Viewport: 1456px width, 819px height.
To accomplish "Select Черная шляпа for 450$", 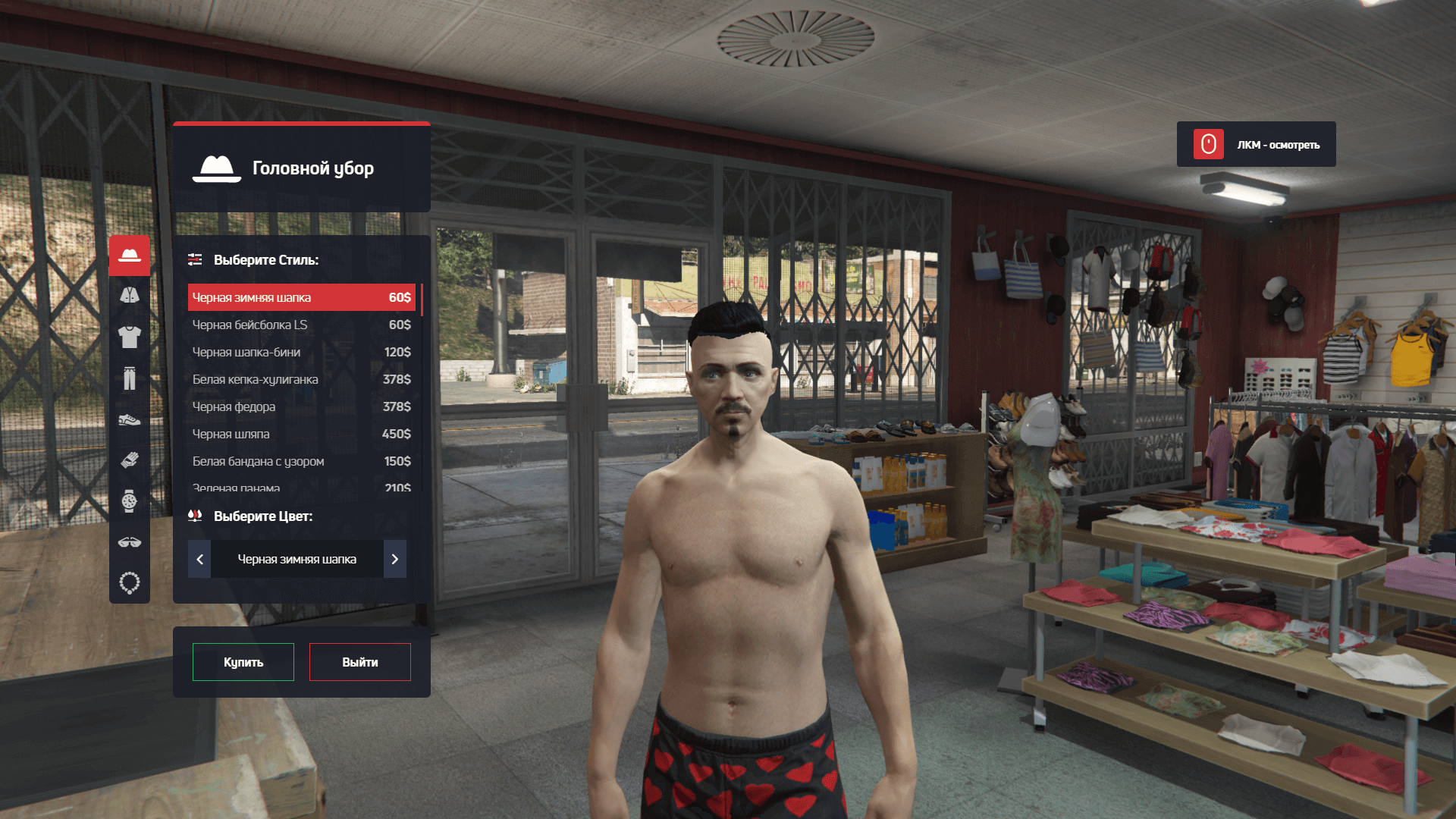I will 301,434.
